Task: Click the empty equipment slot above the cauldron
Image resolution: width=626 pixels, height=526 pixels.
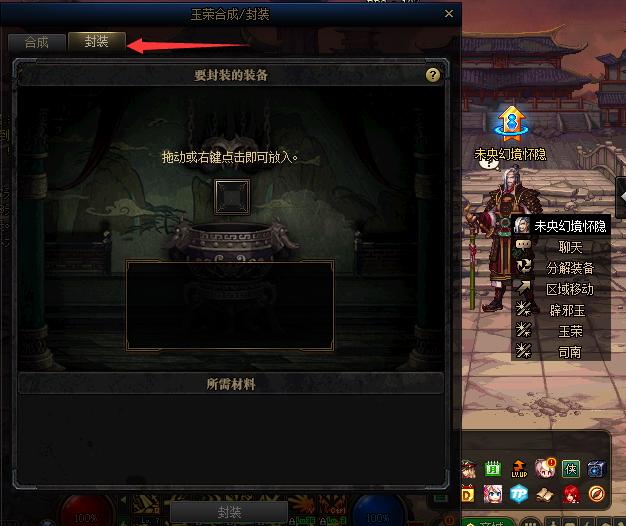Action: [x=231, y=195]
